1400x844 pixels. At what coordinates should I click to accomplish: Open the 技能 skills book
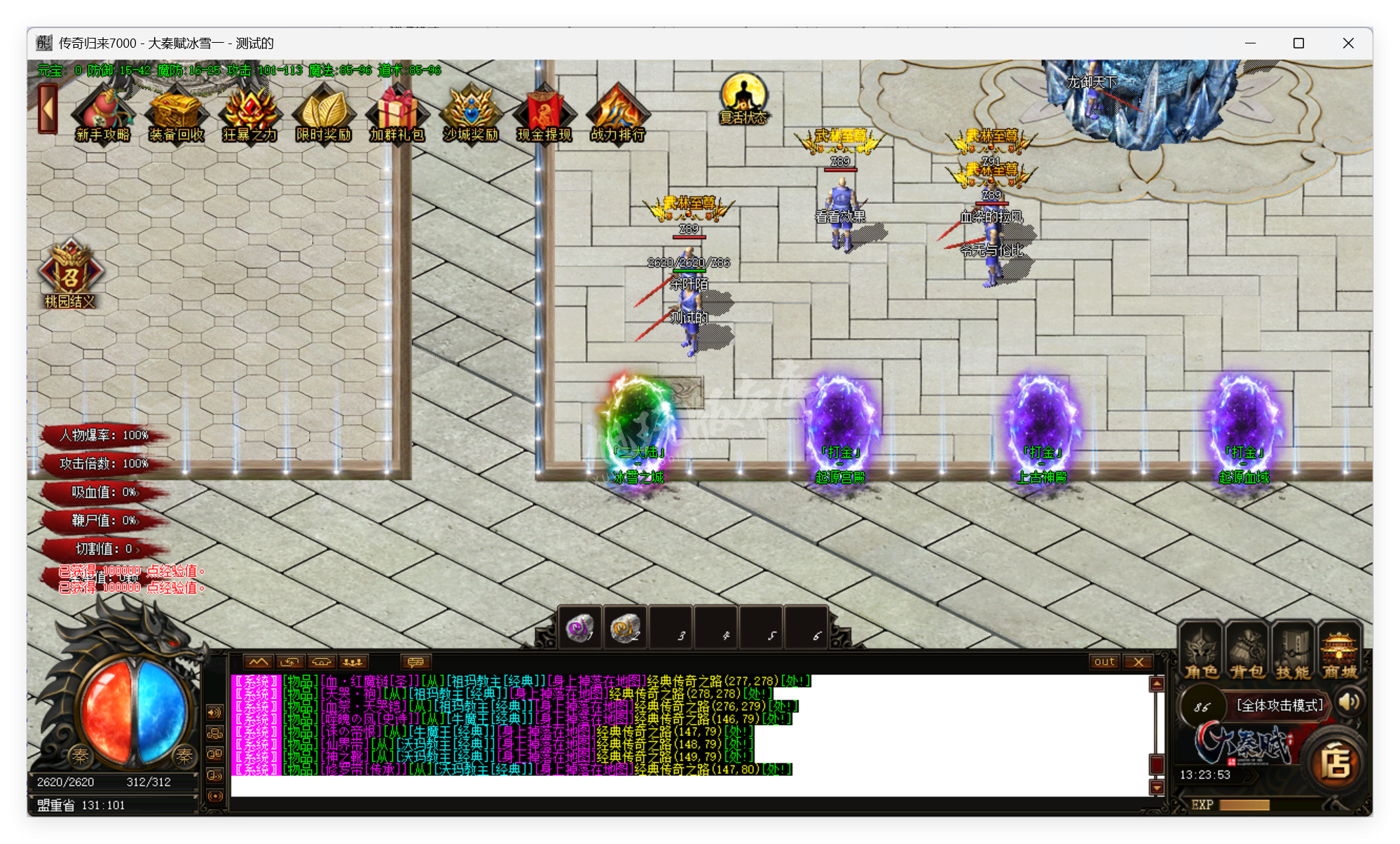pos(1293,651)
